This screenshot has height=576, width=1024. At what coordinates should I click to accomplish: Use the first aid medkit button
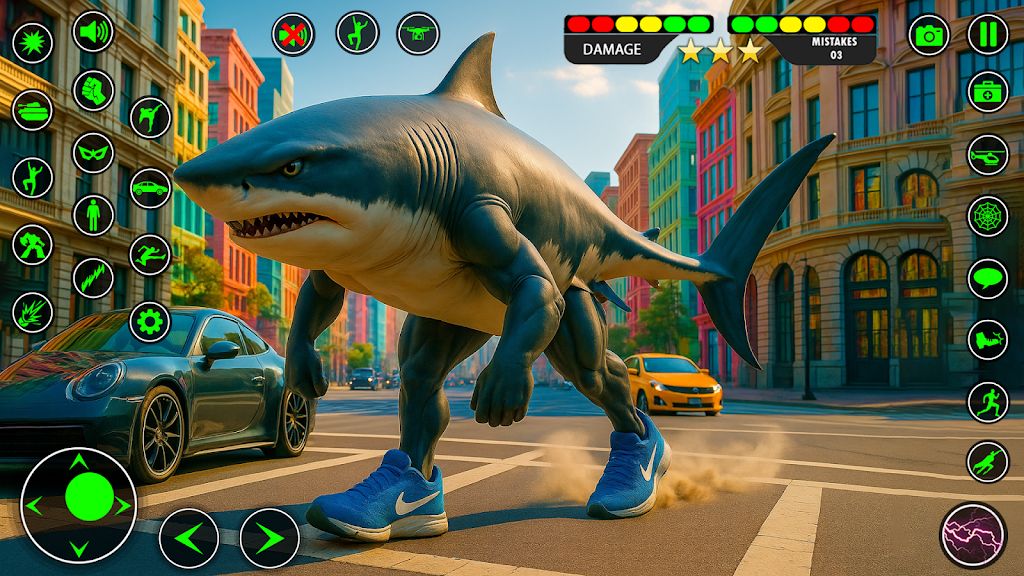[987, 92]
